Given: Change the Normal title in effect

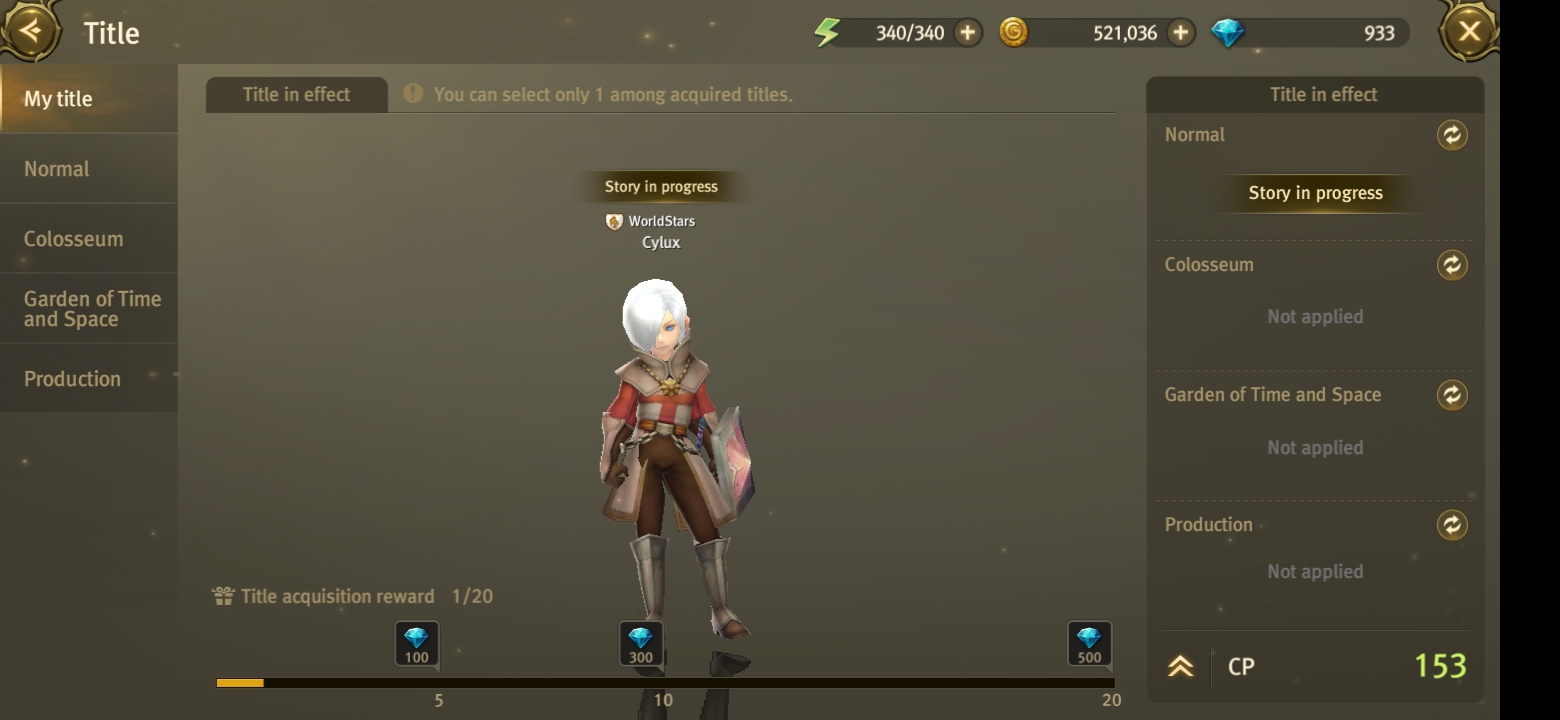Looking at the screenshot, I should point(1452,135).
